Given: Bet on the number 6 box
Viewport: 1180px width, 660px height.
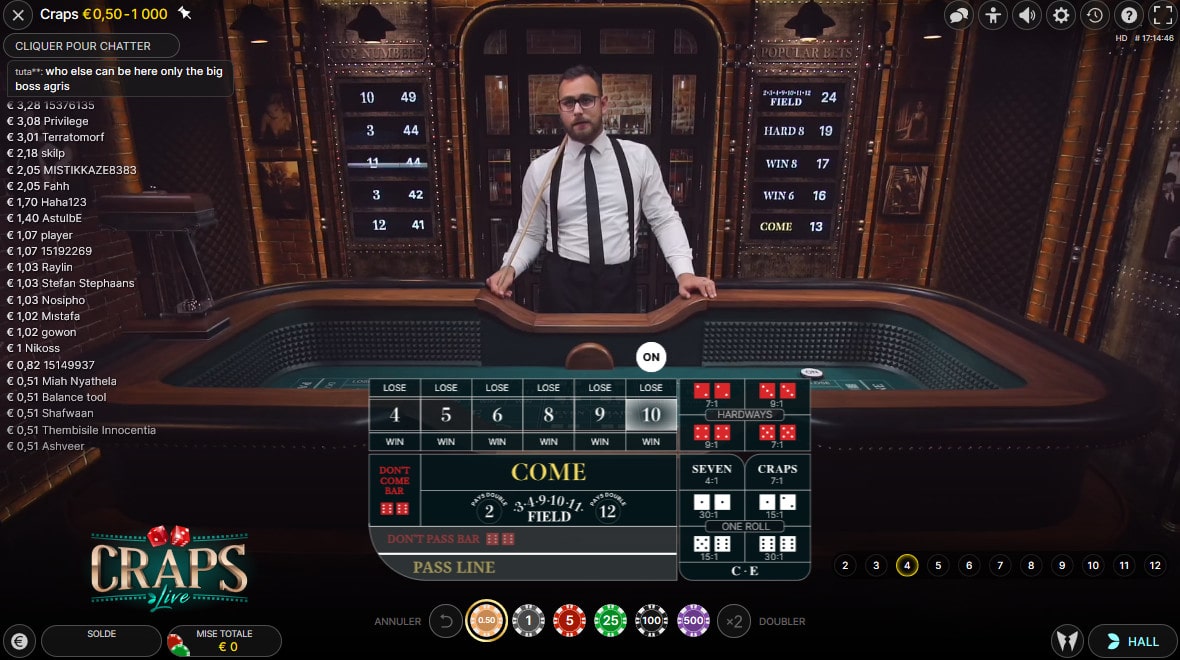Looking at the screenshot, I should click(x=497, y=414).
